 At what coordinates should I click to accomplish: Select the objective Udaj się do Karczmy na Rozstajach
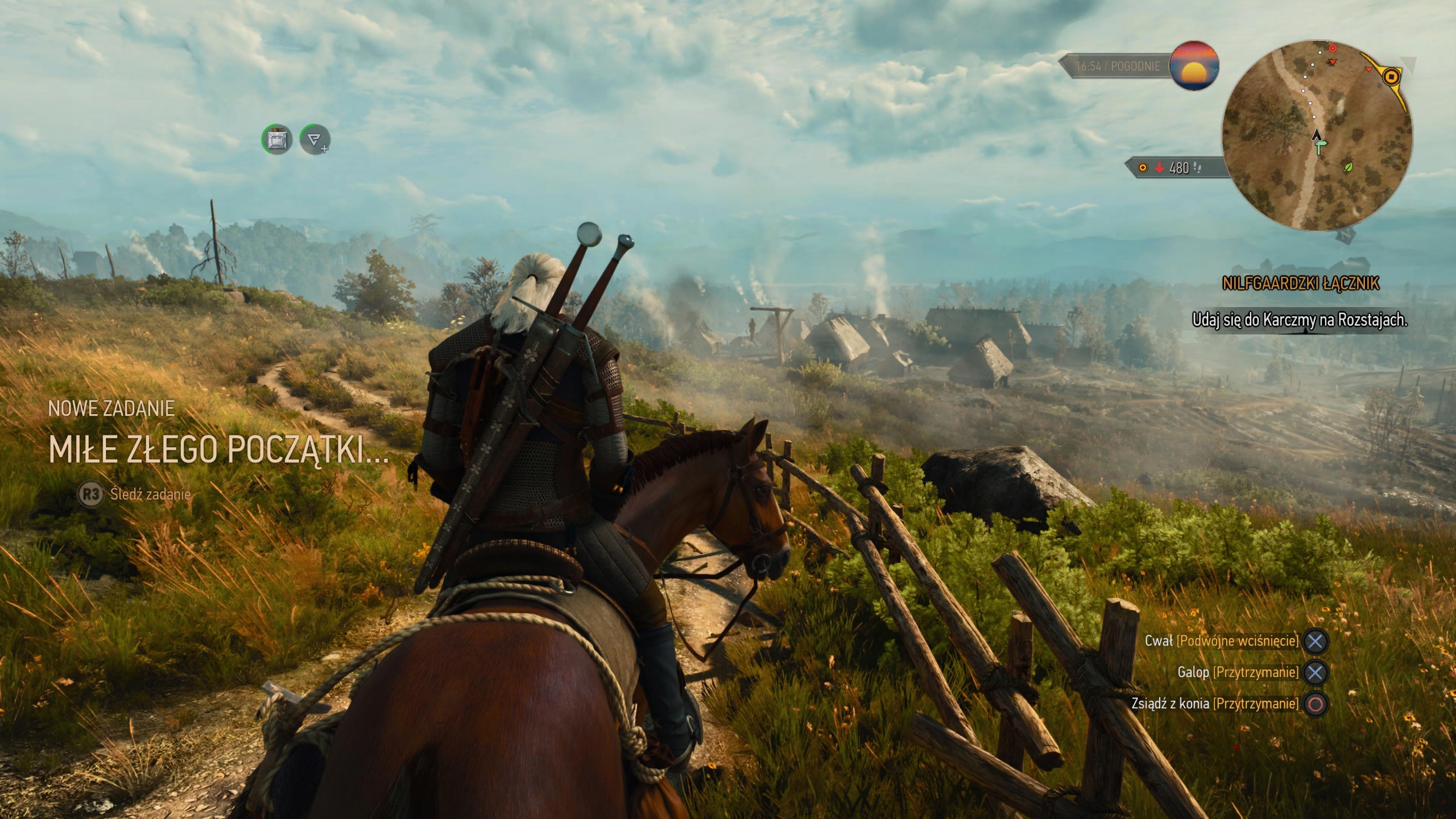tap(1299, 320)
